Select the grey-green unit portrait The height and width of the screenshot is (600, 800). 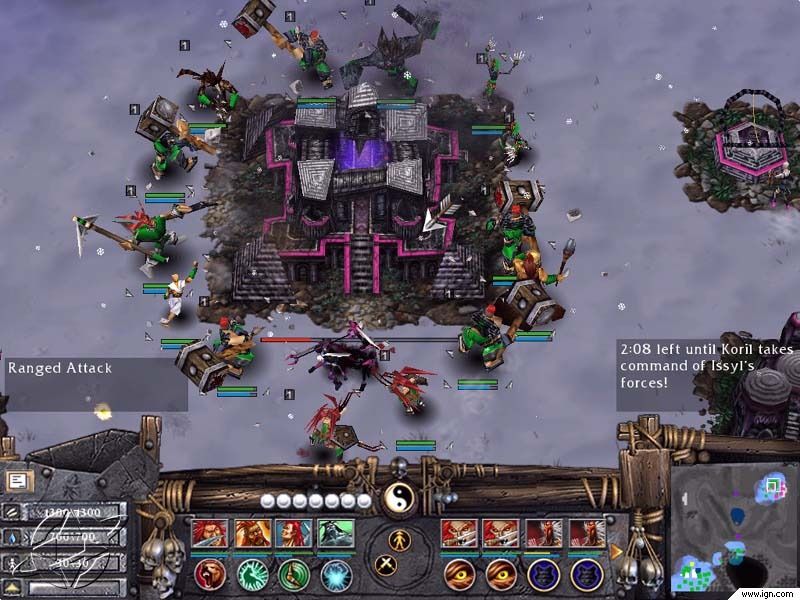click(336, 534)
